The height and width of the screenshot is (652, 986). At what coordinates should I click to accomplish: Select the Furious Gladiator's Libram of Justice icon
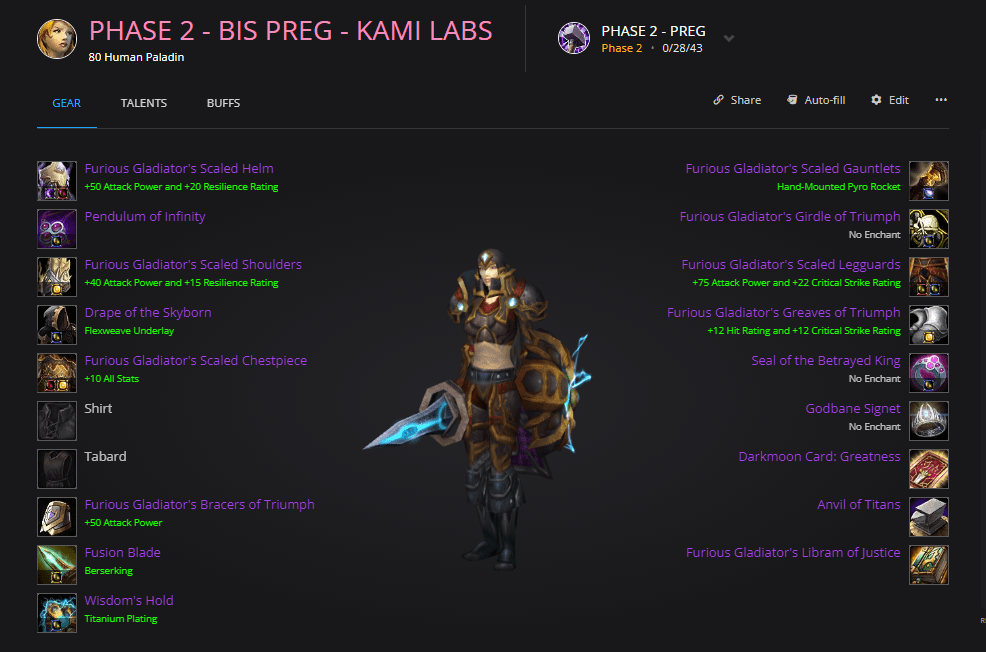click(929, 565)
